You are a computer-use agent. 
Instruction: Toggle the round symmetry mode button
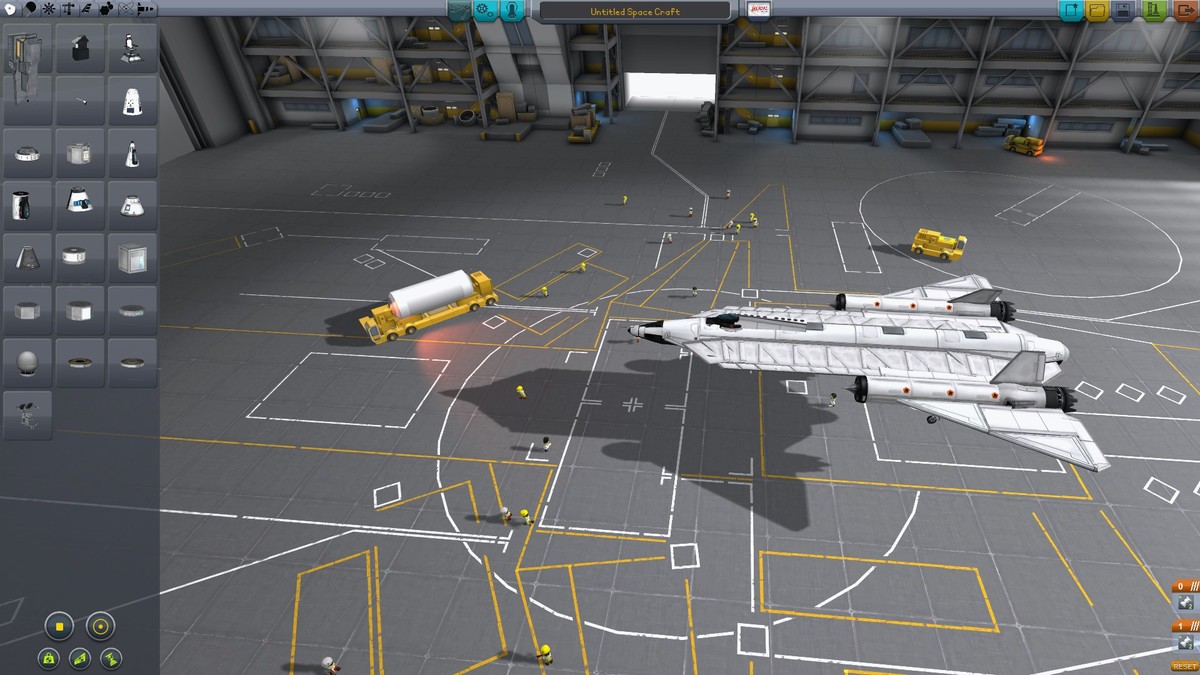pyautogui.click(x=100, y=627)
